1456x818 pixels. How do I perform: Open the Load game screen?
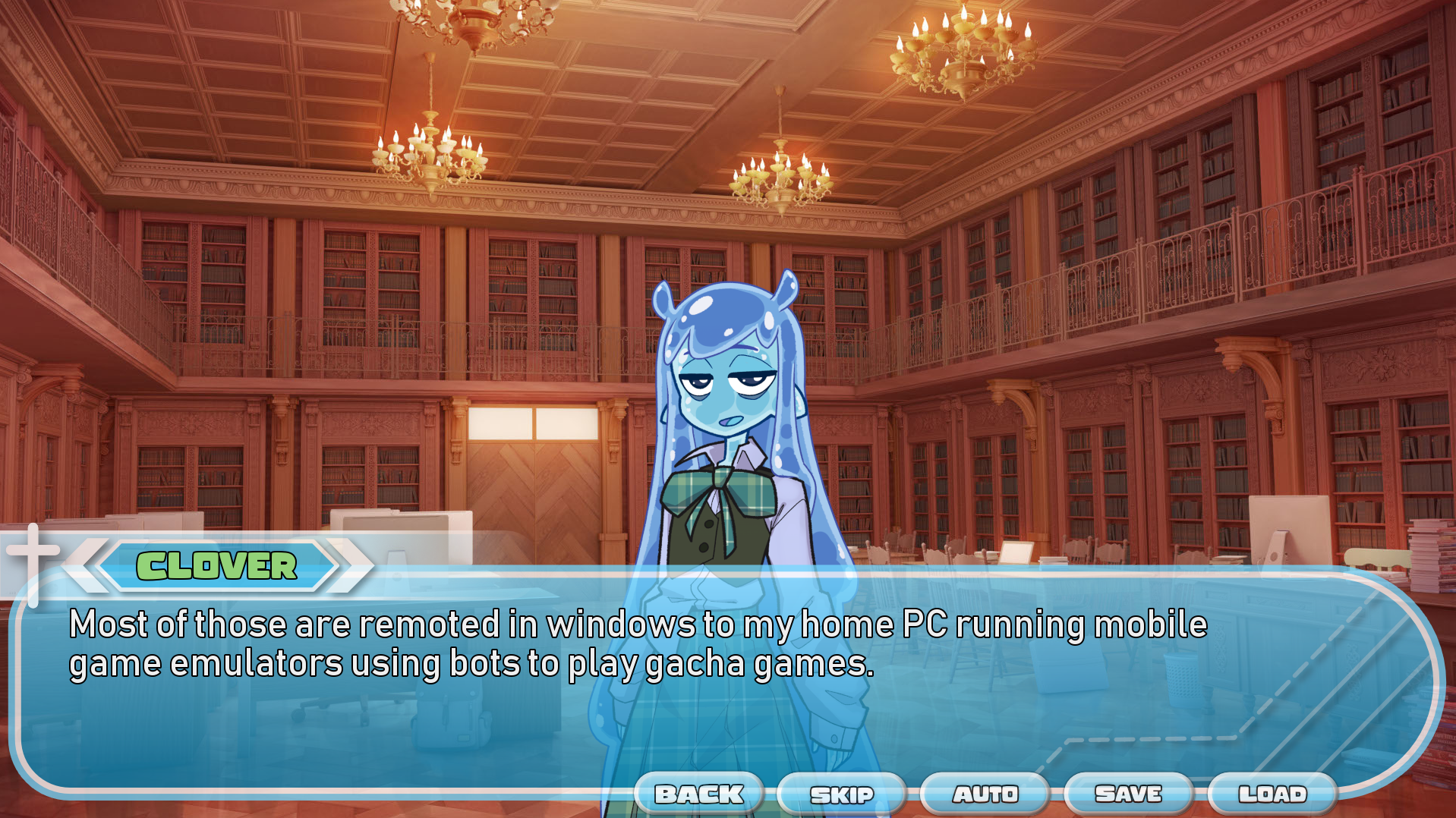click(x=1272, y=794)
